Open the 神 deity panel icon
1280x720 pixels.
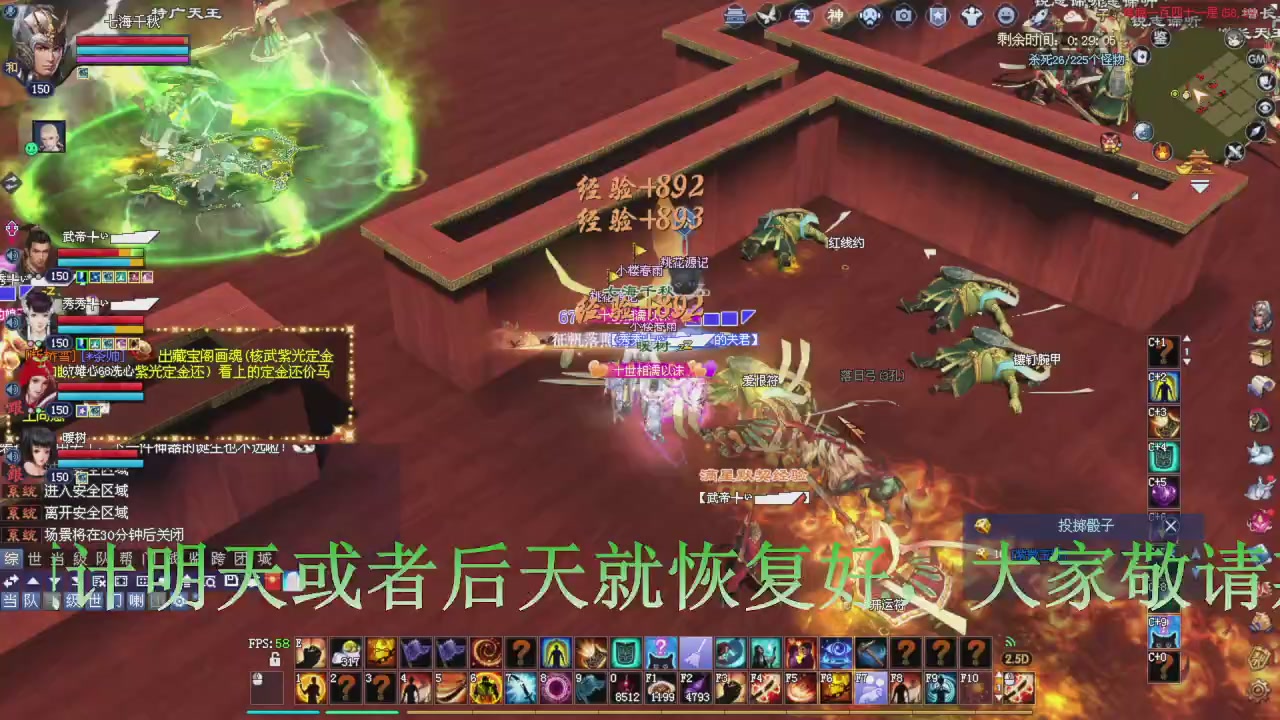[x=834, y=15]
